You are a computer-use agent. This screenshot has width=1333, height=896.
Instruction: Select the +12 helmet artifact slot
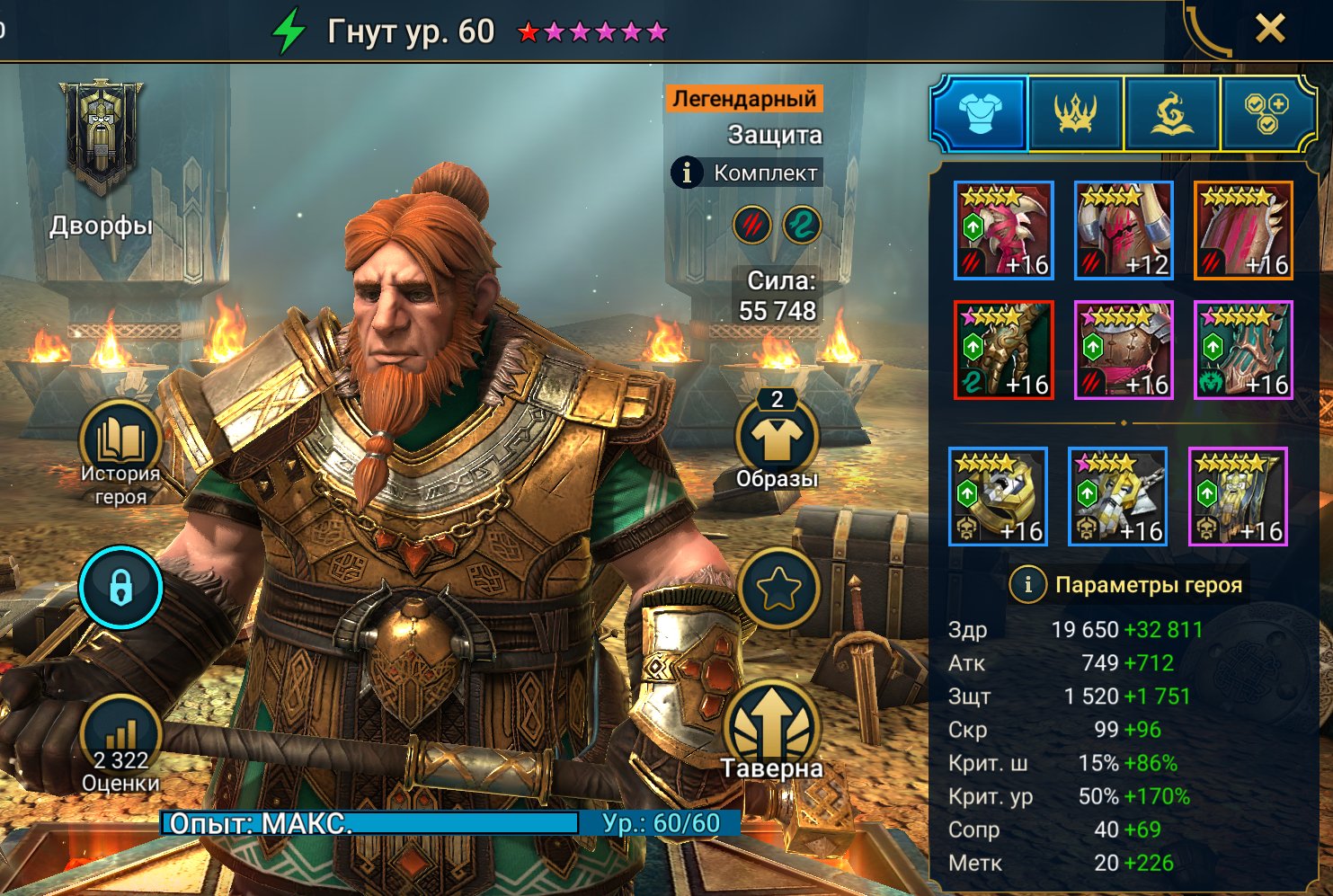click(x=1124, y=230)
